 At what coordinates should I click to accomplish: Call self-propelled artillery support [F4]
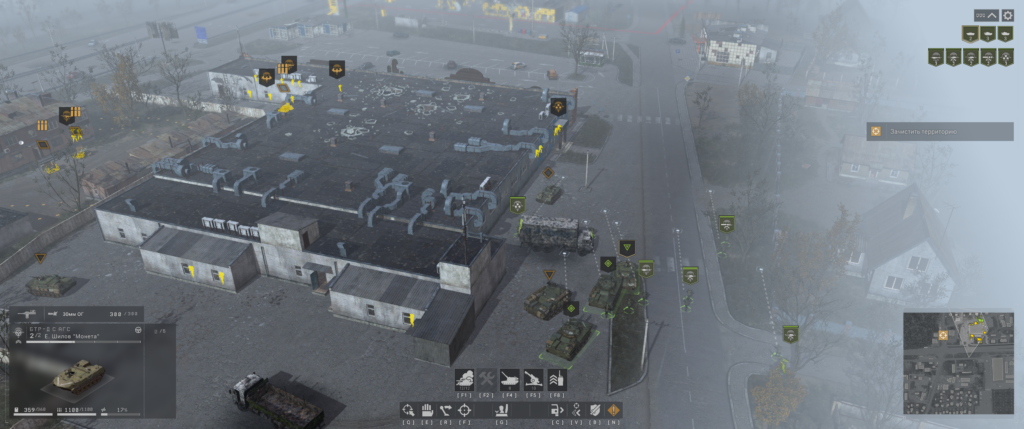[x=511, y=380]
